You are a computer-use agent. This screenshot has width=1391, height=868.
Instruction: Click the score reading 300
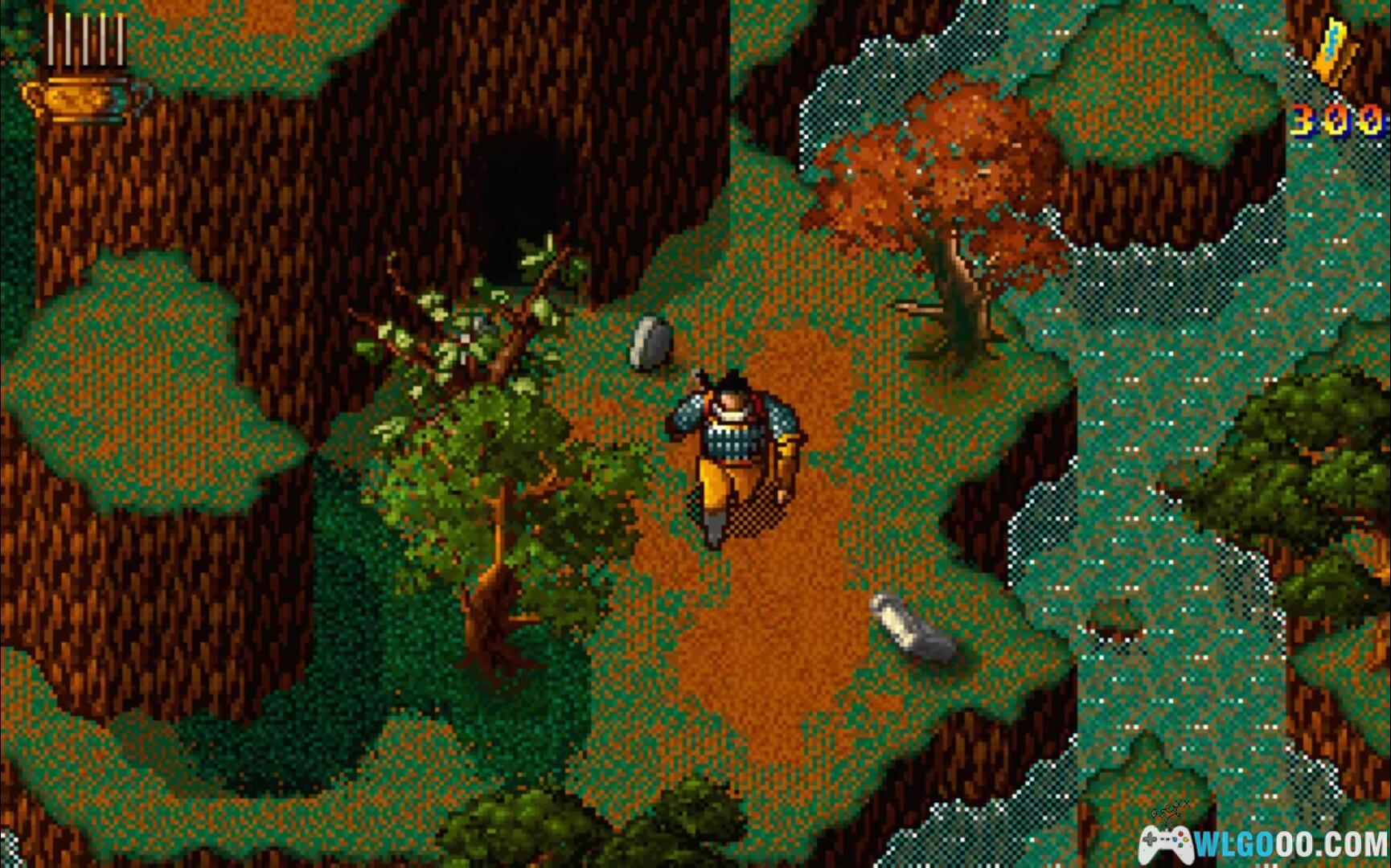[x=1335, y=121]
